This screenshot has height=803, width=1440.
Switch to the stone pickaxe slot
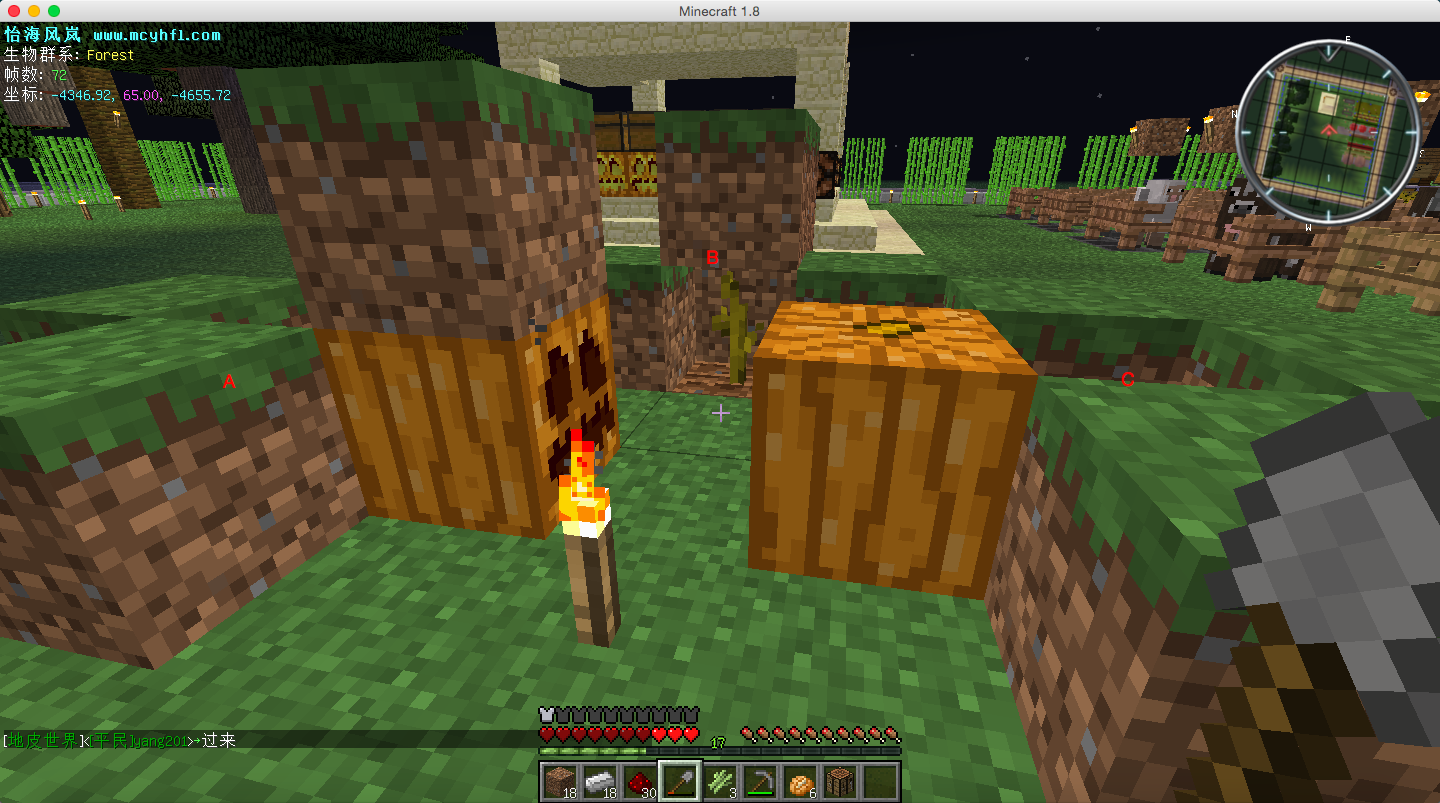click(760, 781)
